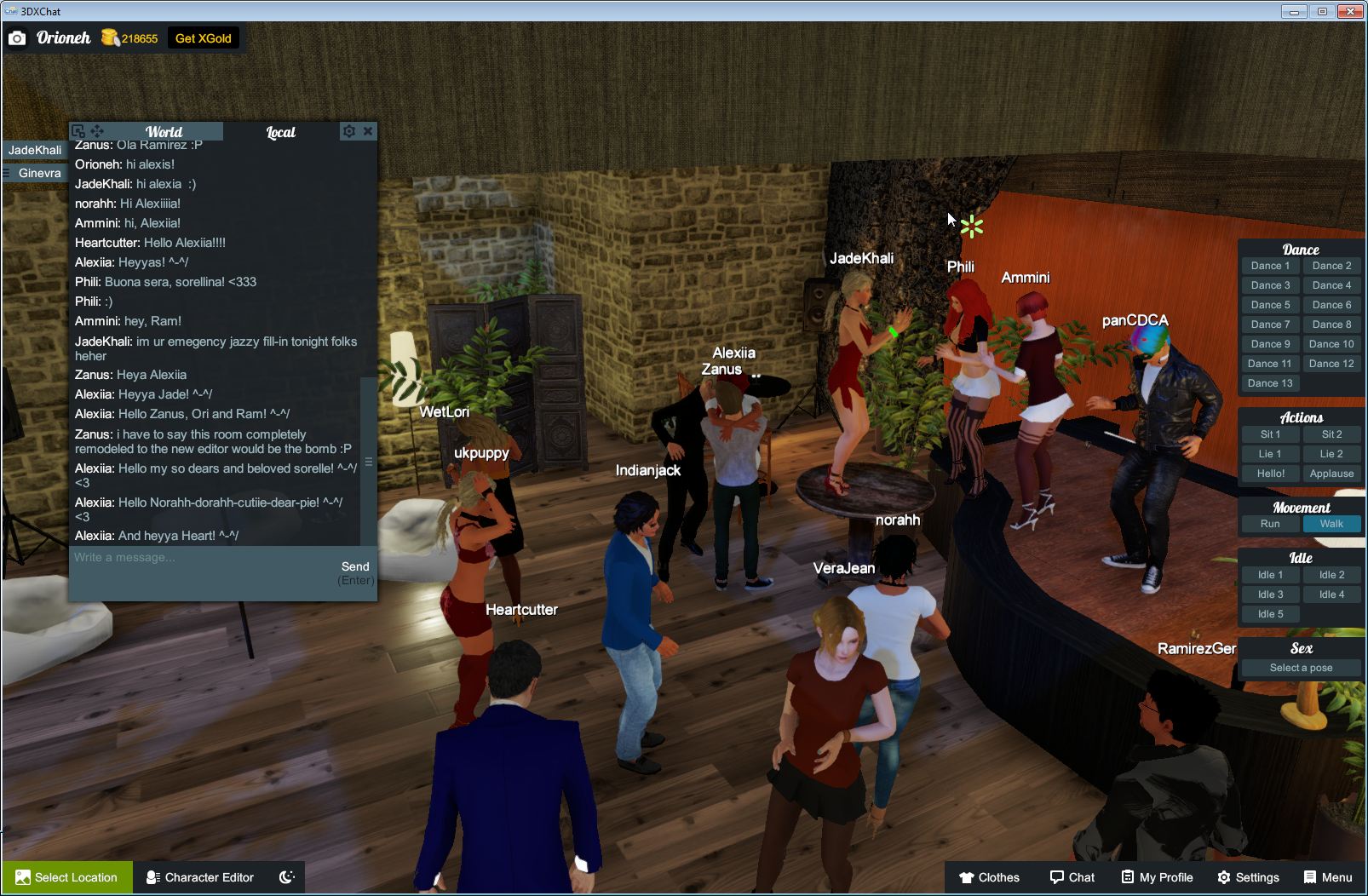This screenshot has width=1368, height=896.
Task: Open chat settings via the gear icon
Action: point(349,131)
